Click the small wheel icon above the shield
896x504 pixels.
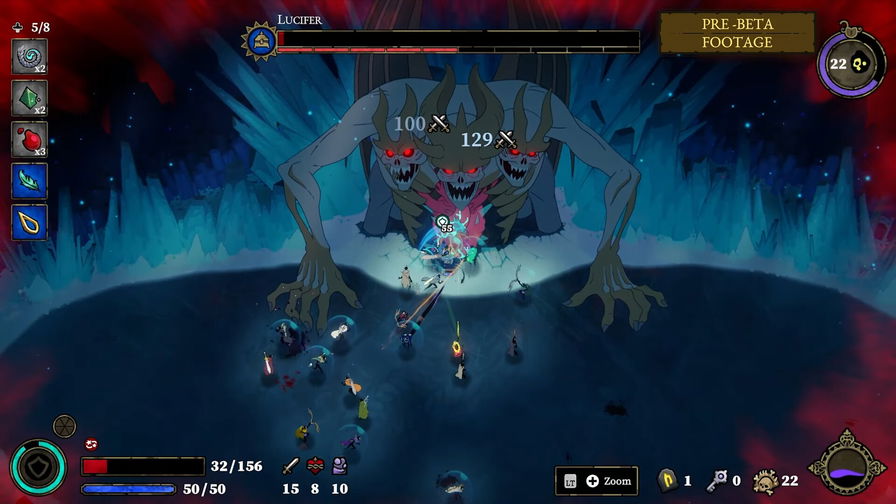64,426
